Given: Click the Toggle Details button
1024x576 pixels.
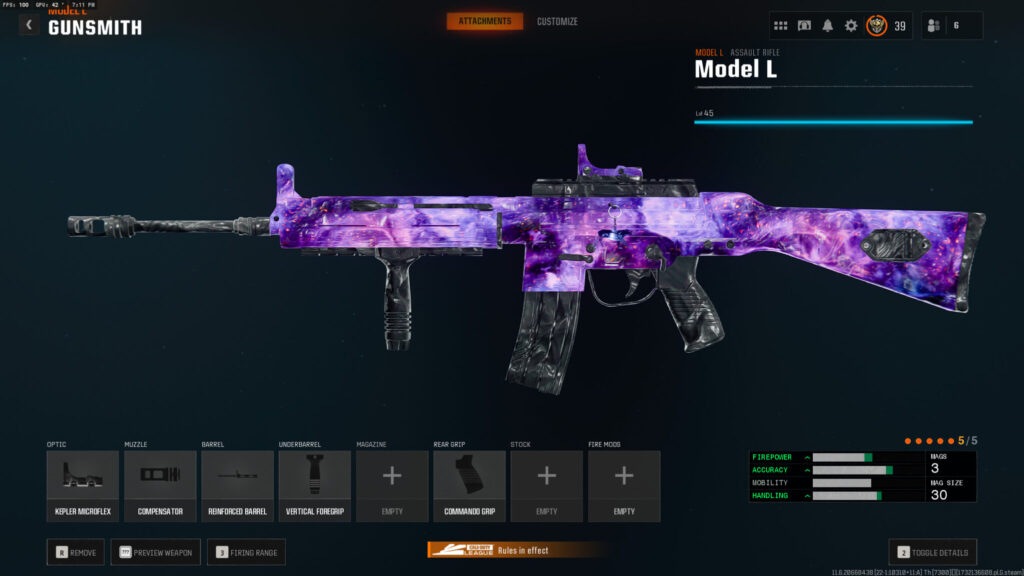Looking at the screenshot, I should 932,552.
